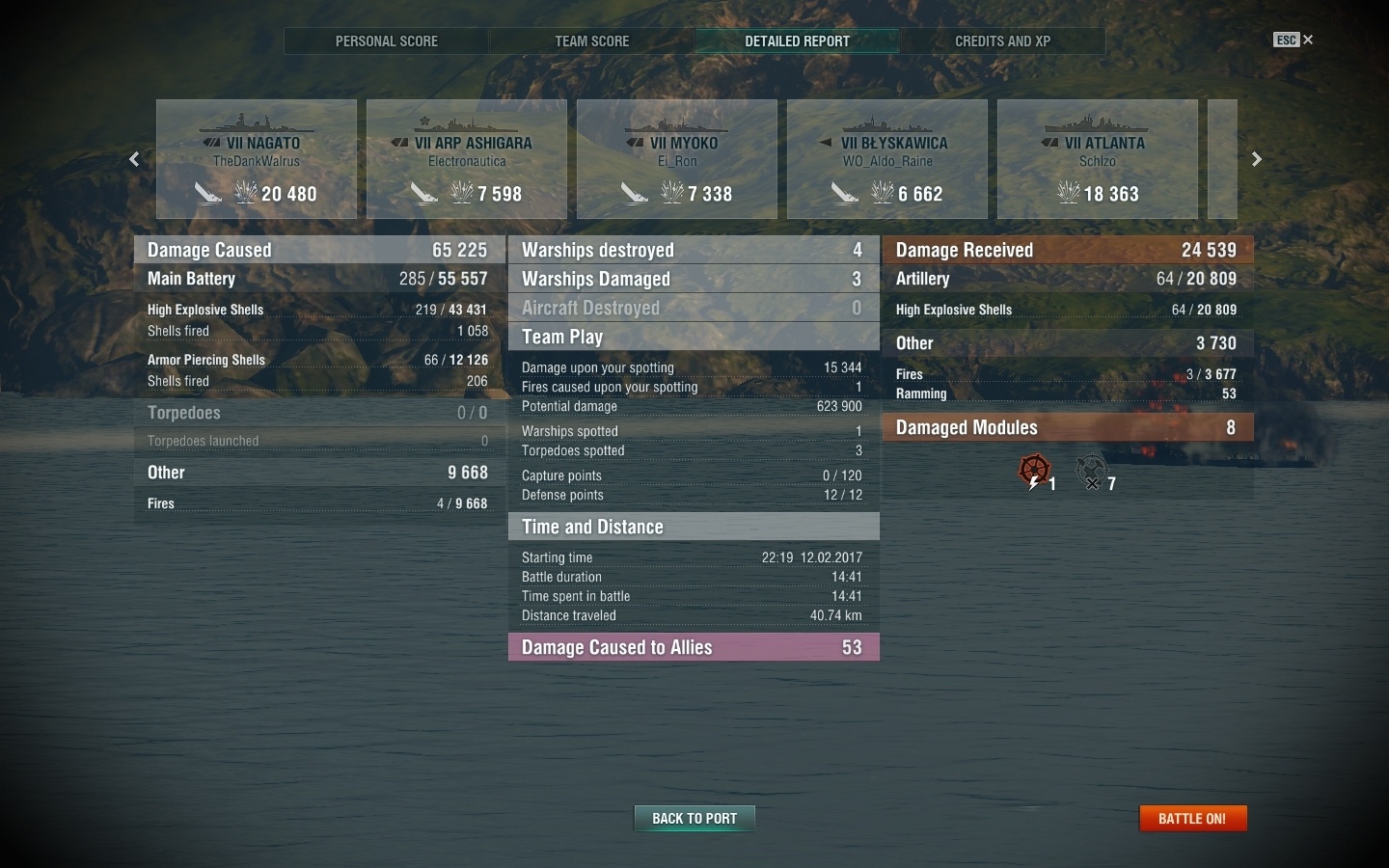Click the Back to Port button
Screen dimensions: 1389x868
[694, 819]
